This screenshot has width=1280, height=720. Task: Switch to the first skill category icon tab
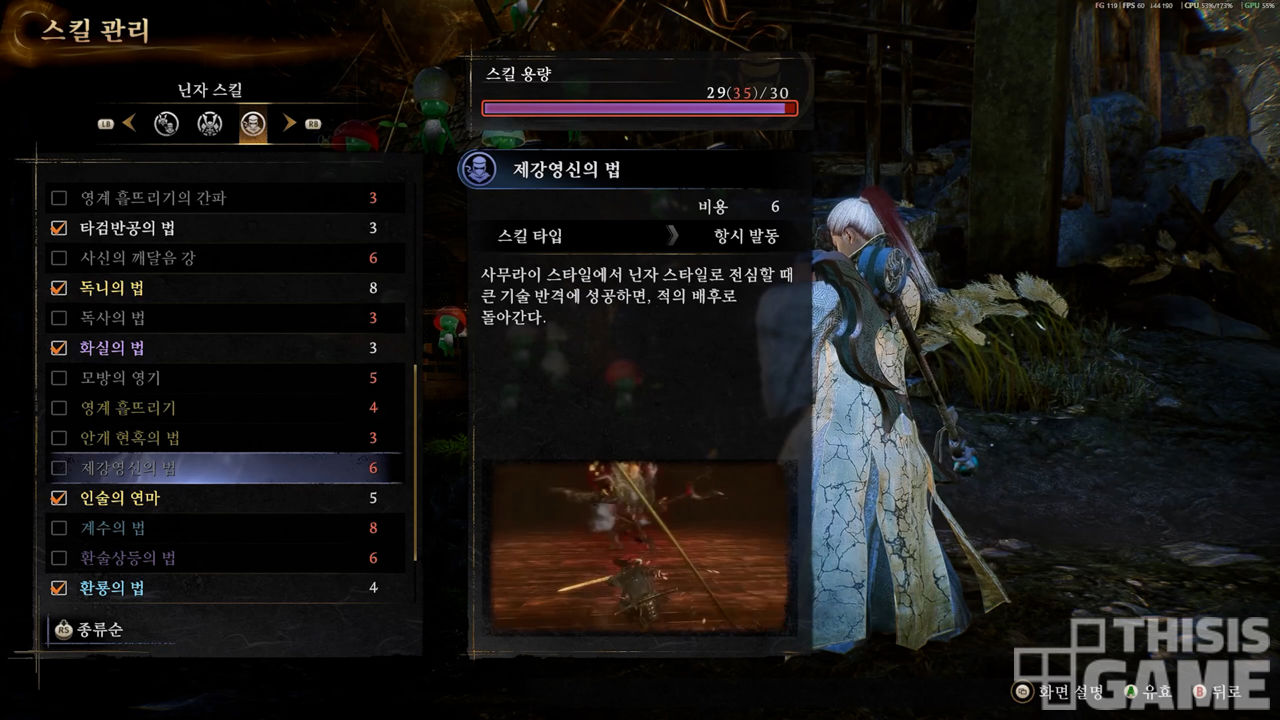point(166,124)
